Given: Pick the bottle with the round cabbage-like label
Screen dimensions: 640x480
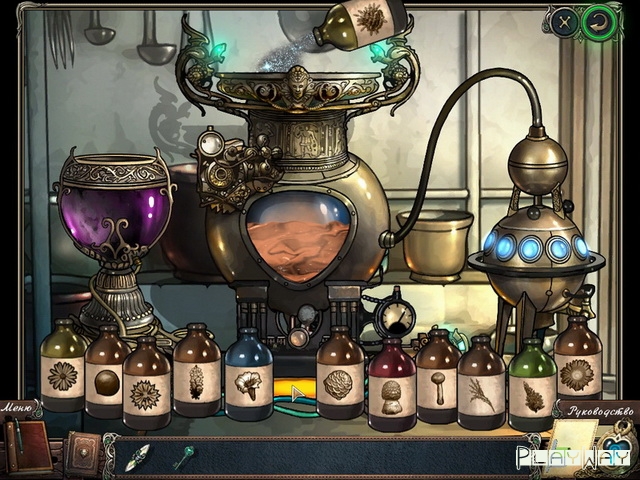Looking at the screenshot, I should tap(339, 380).
